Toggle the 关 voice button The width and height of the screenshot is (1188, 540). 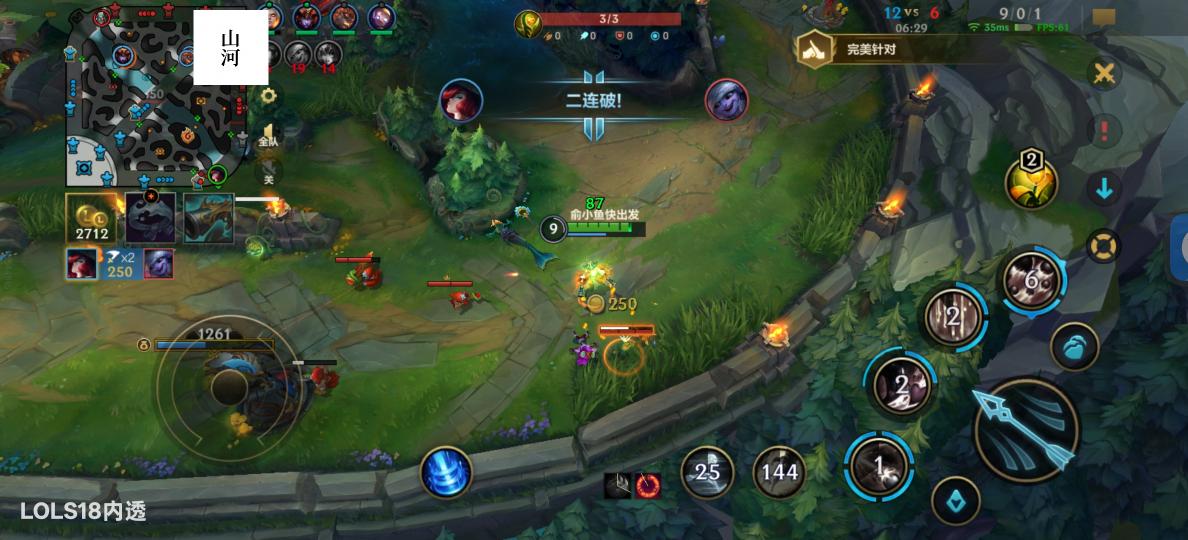(x=268, y=177)
